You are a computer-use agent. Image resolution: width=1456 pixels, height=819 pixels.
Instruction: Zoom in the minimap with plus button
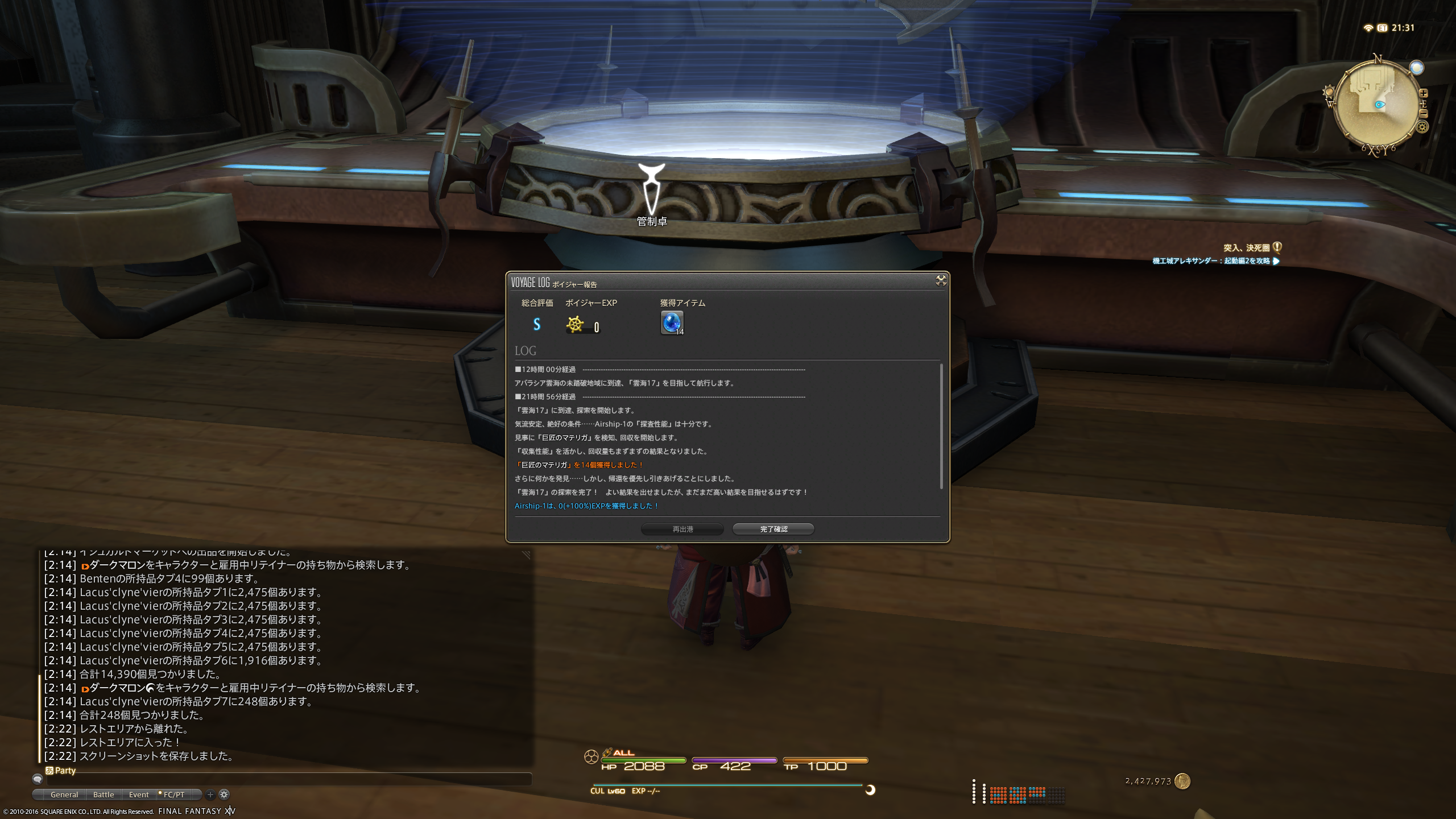click(x=1424, y=93)
